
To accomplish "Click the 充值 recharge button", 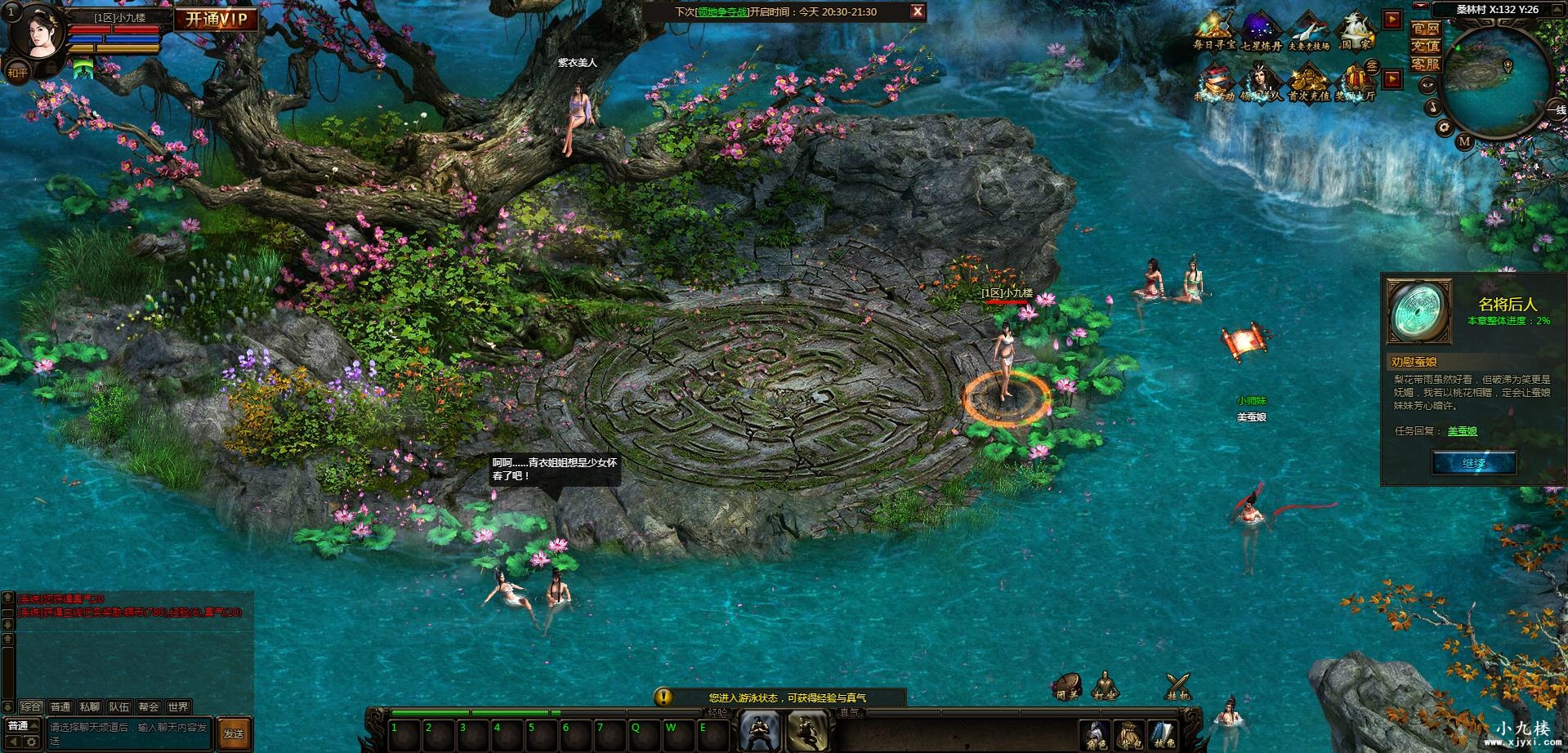I will [1425, 46].
